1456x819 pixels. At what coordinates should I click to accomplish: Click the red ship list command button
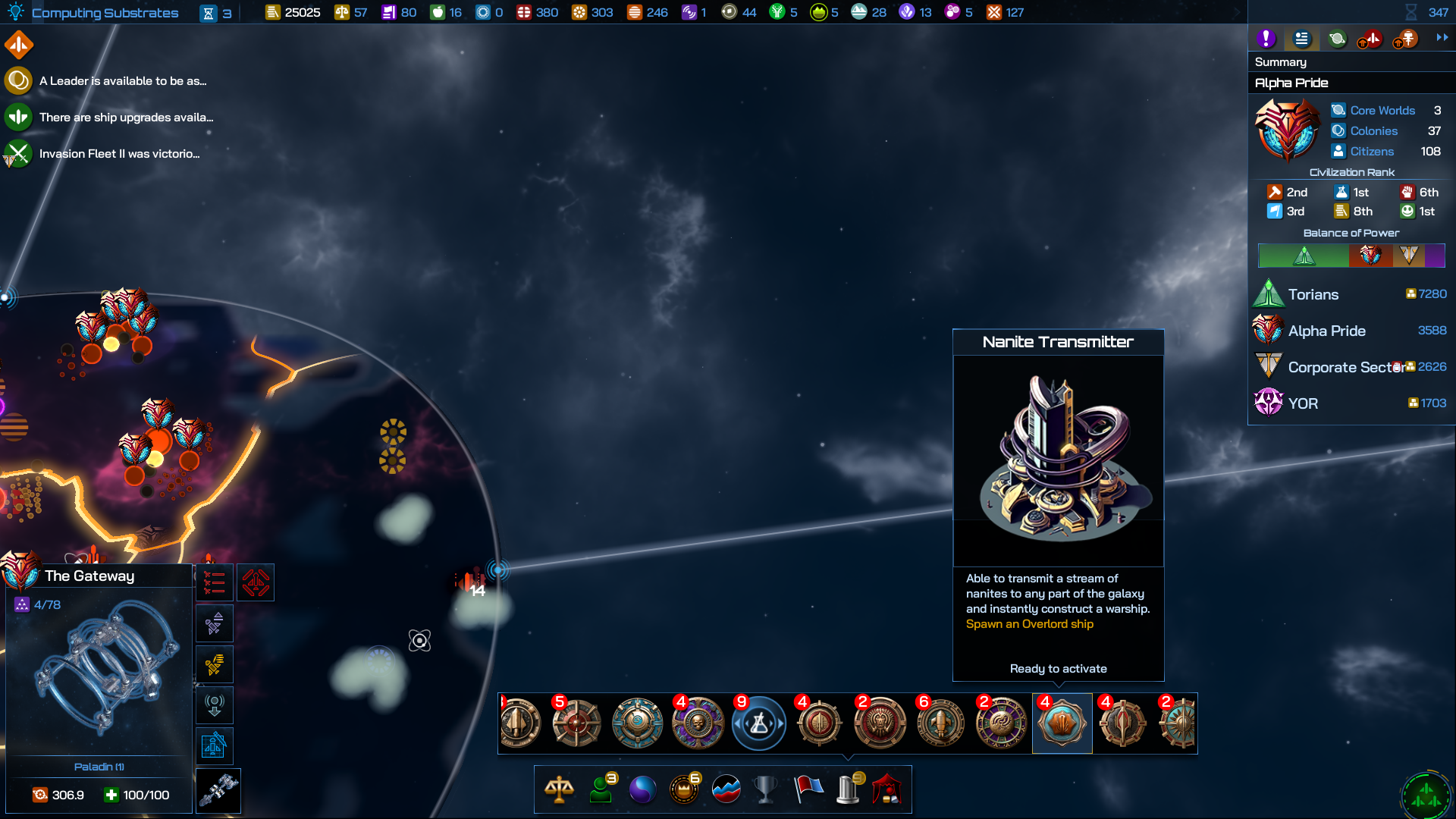pyautogui.click(x=215, y=583)
